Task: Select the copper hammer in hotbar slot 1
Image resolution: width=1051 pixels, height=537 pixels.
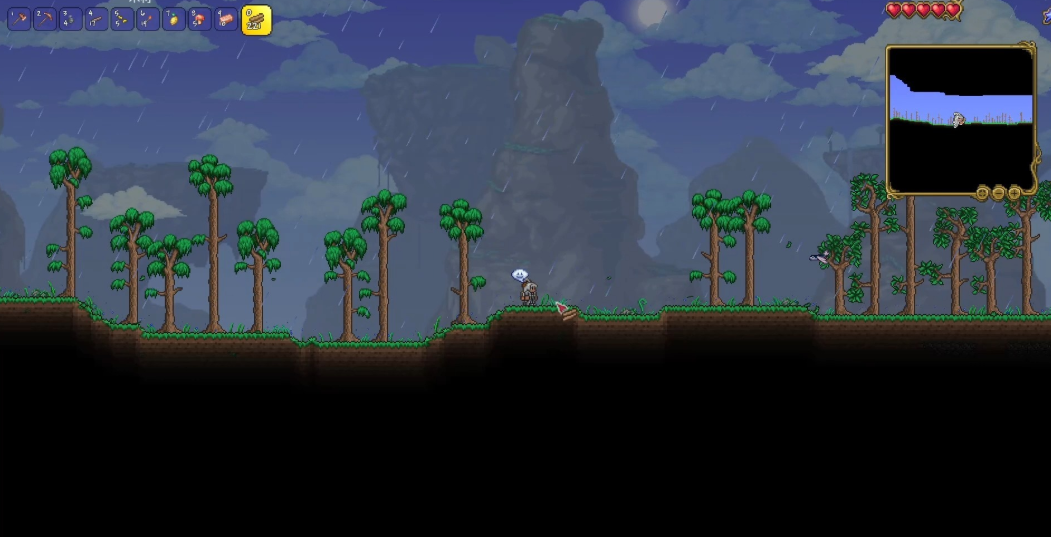Action: point(19,19)
